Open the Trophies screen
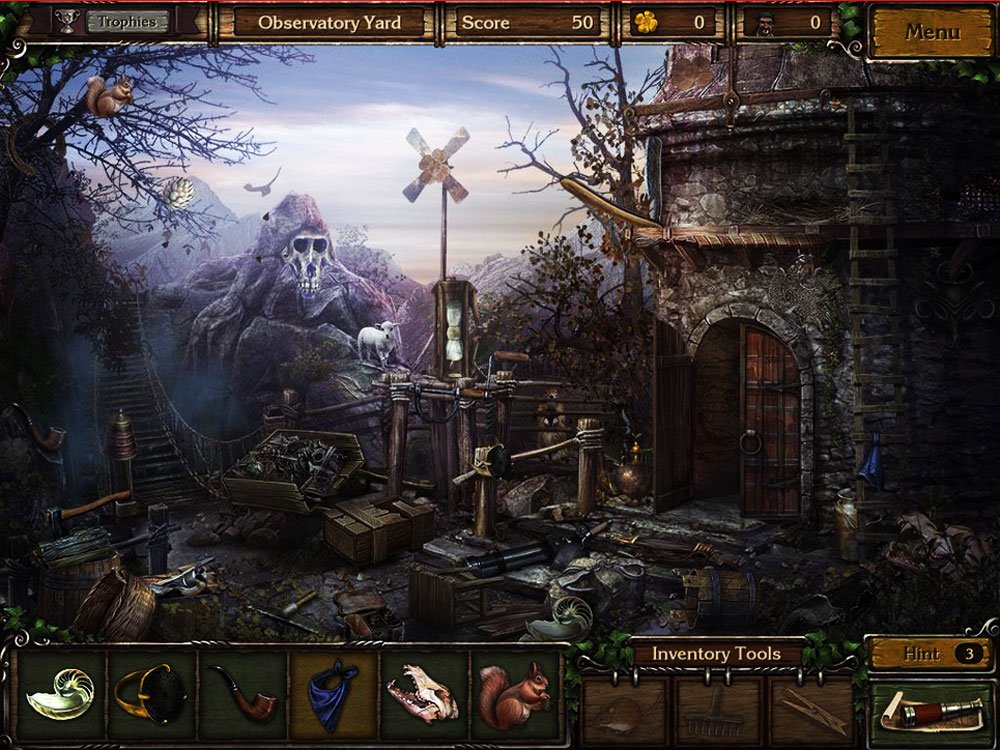1000x750 pixels. click(x=127, y=22)
